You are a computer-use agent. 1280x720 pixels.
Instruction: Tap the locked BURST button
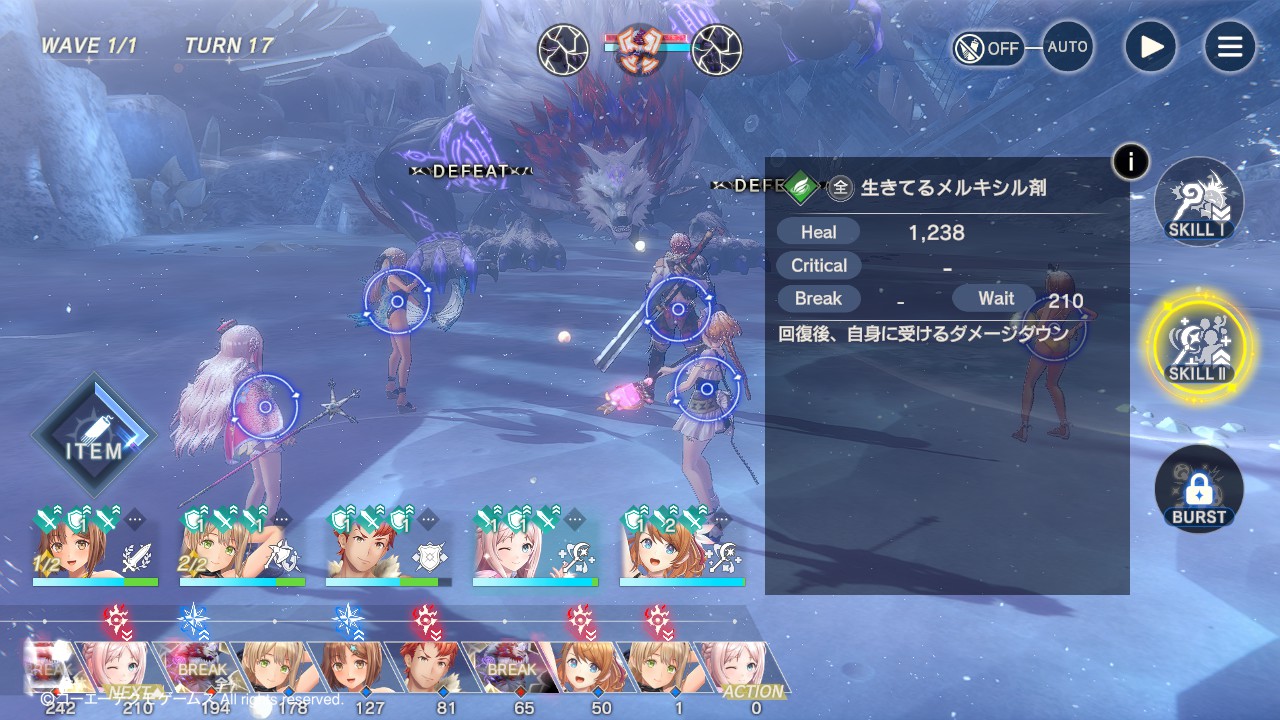click(1198, 489)
